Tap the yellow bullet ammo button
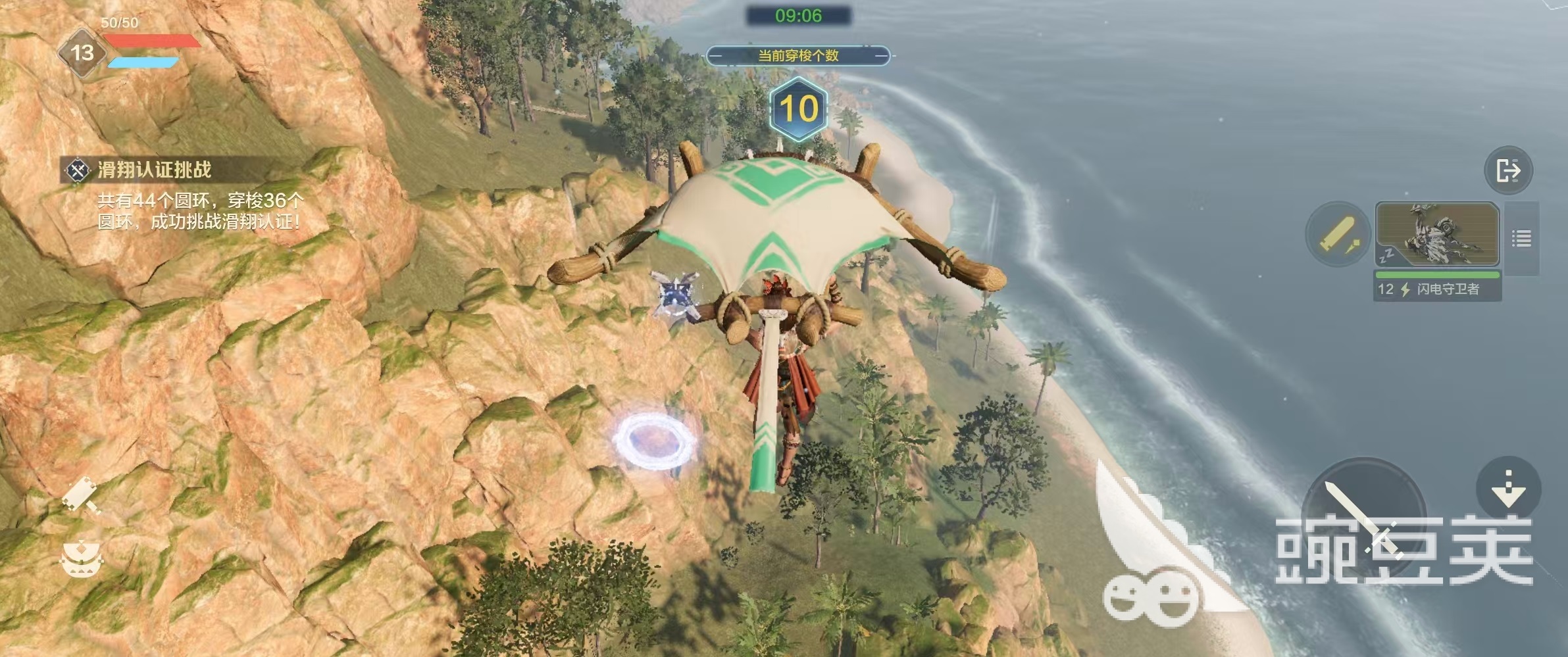1568x657 pixels. [x=1338, y=235]
